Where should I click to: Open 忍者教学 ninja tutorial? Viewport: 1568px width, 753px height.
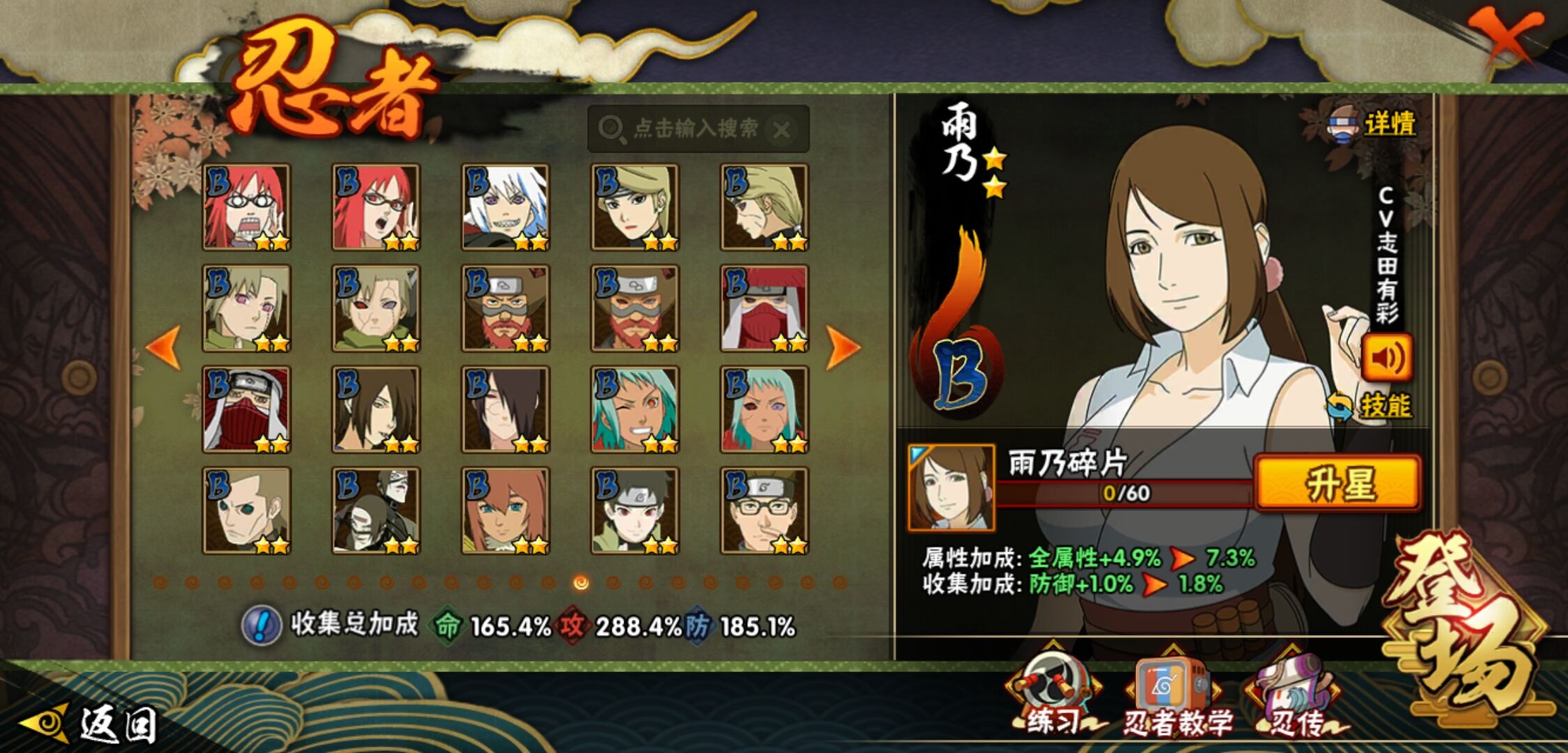pos(1175,699)
